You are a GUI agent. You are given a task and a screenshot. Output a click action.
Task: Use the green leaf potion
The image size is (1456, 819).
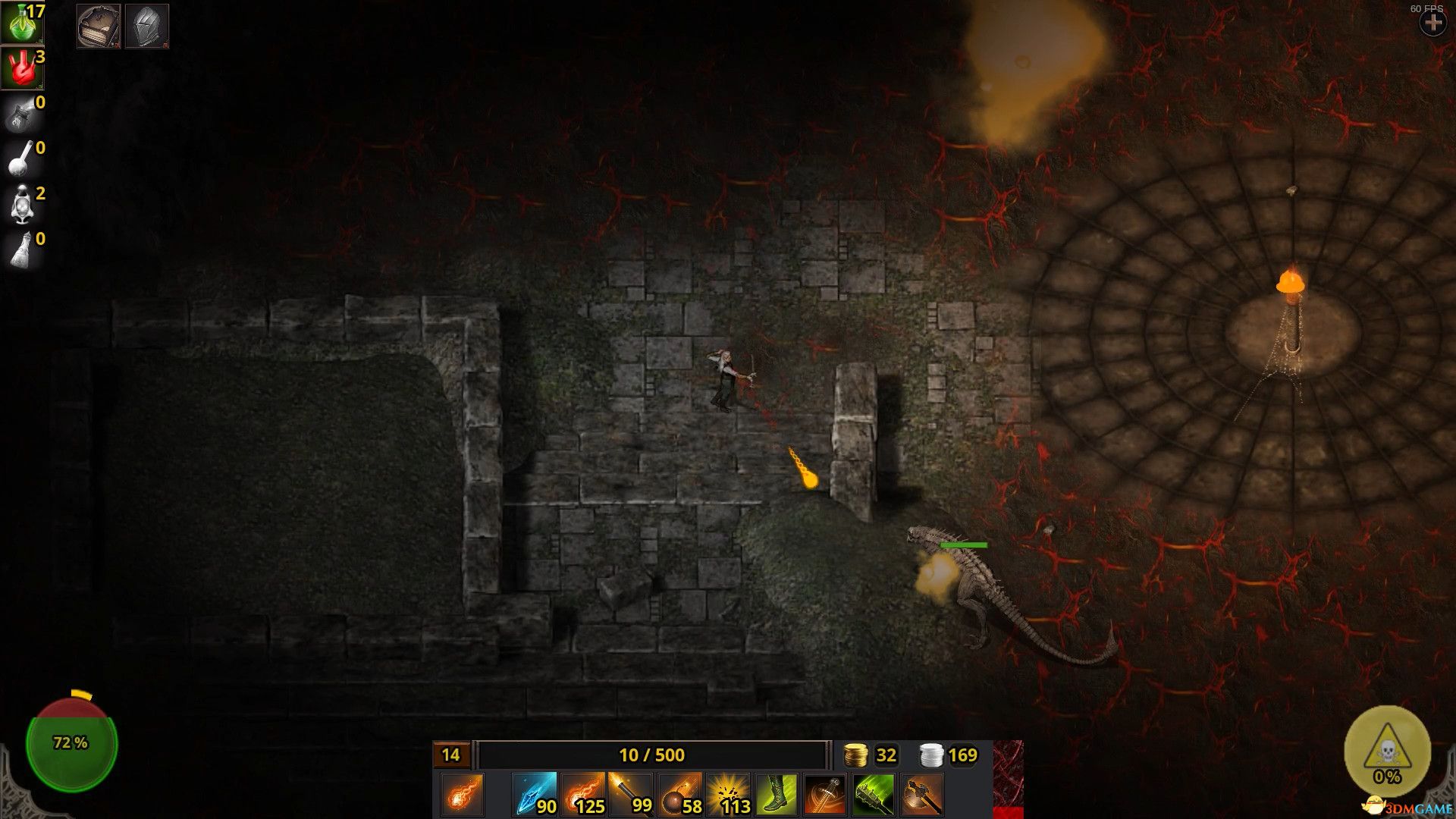21,23
